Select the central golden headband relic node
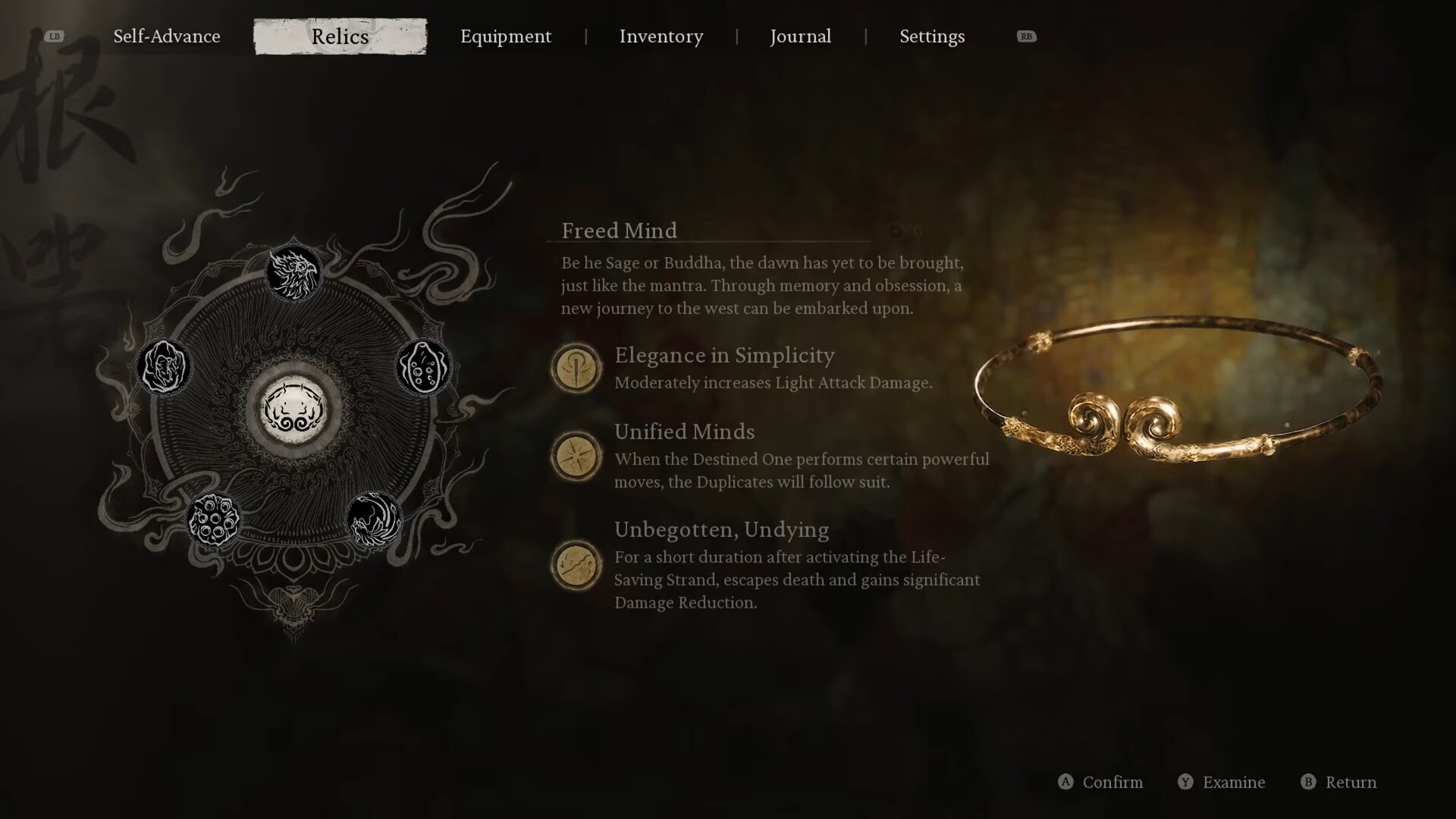1456x819 pixels. (293, 410)
